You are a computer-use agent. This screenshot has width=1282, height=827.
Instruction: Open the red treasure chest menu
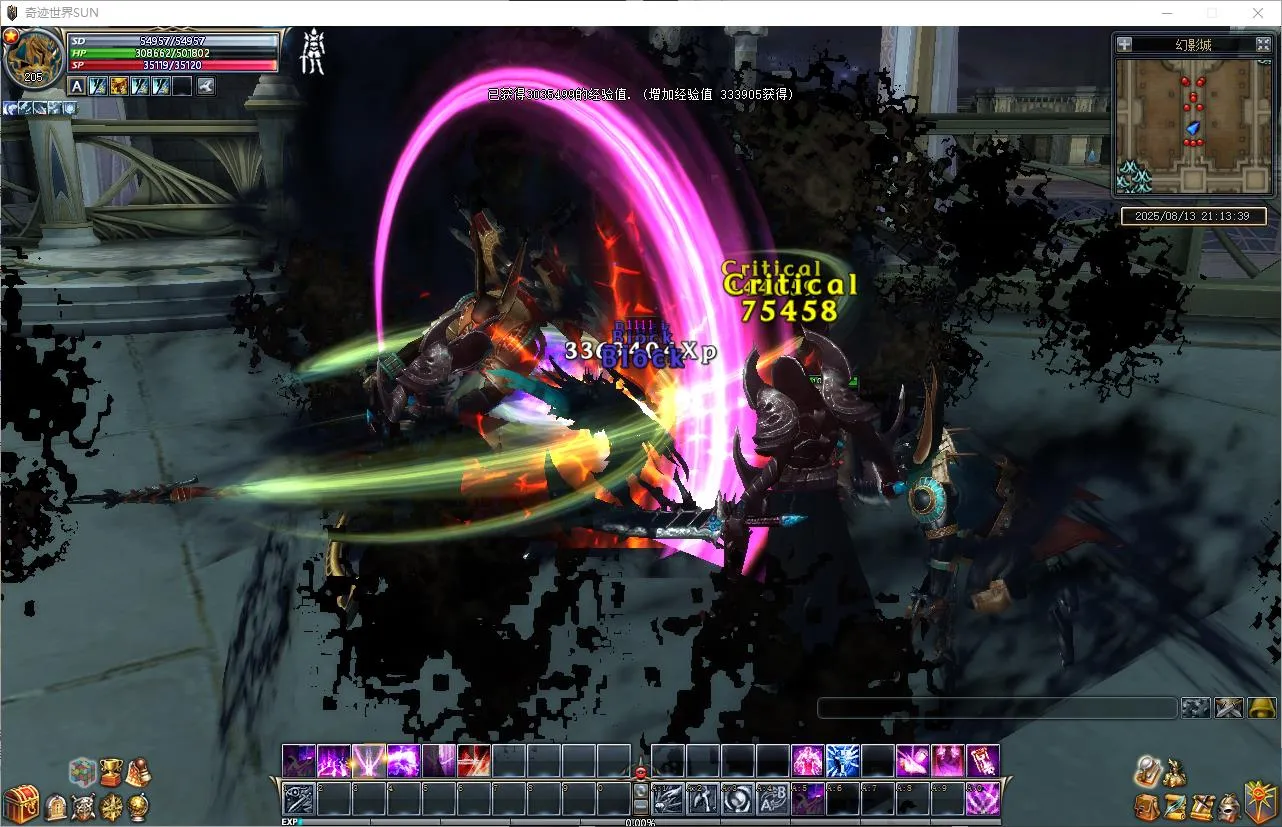coord(19,804)
